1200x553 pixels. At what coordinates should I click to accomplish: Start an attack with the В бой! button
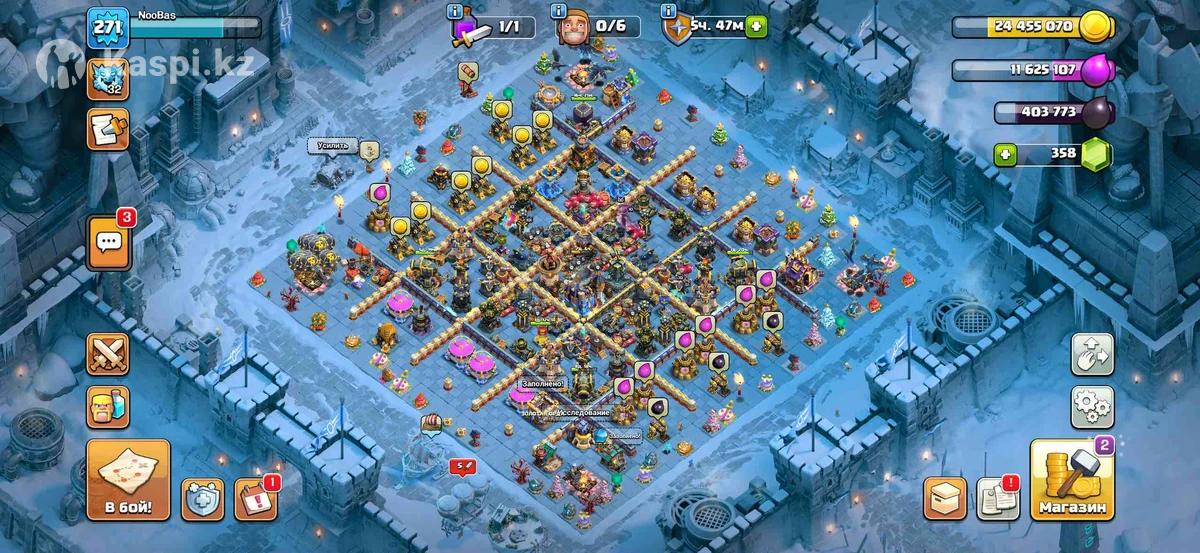click(128, 480)
